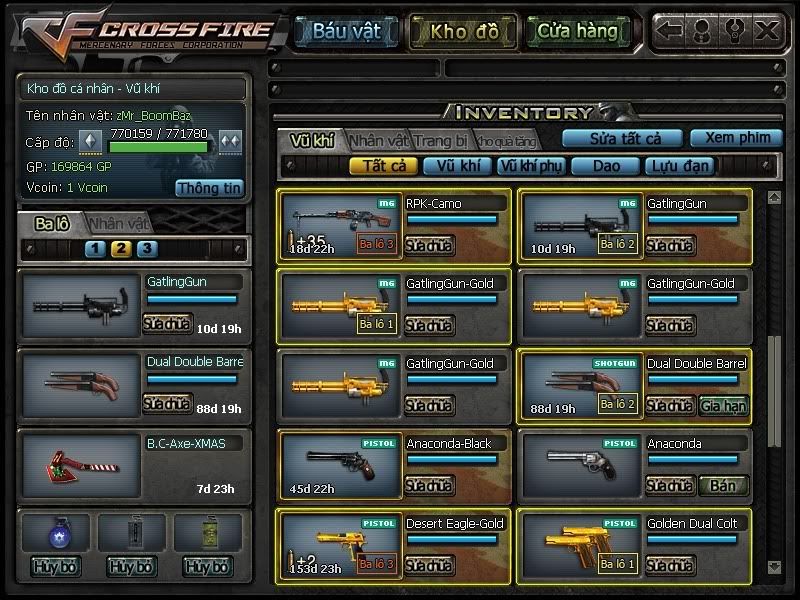Switch to the Nhân vật inventory tab
The width and height of the screenshot is (800, 600).
point(379,141)
